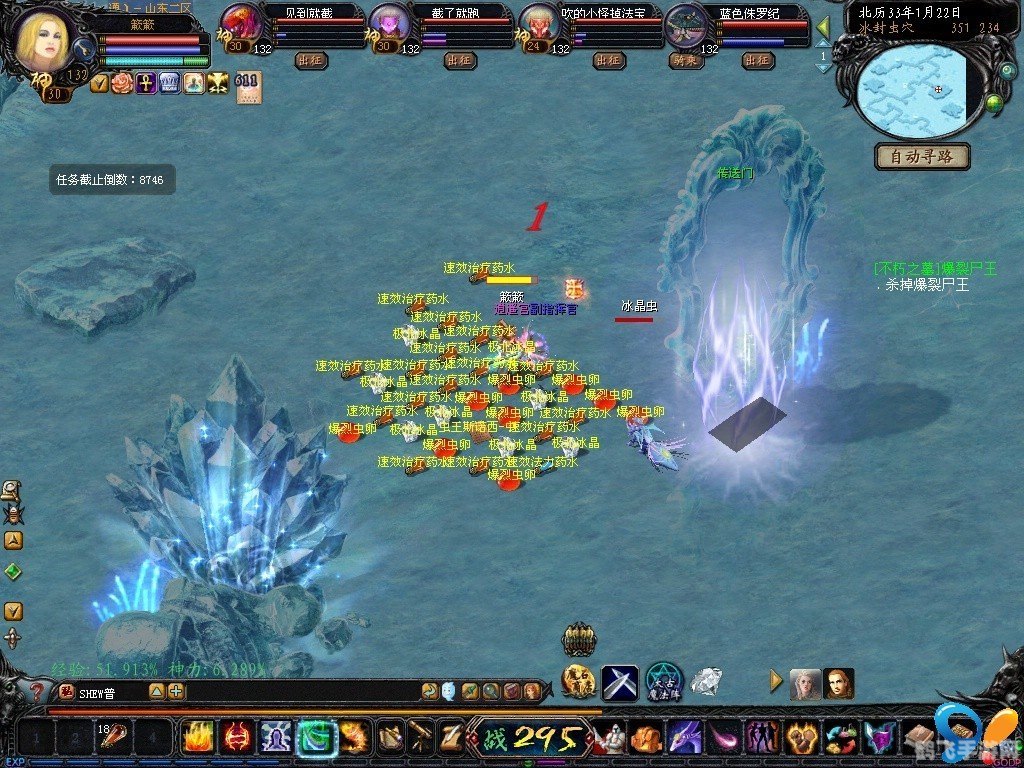Click the 骑乘 ride button for the pet
The width and height of the screenshot is (1024, 768).
tap(684, 61)
